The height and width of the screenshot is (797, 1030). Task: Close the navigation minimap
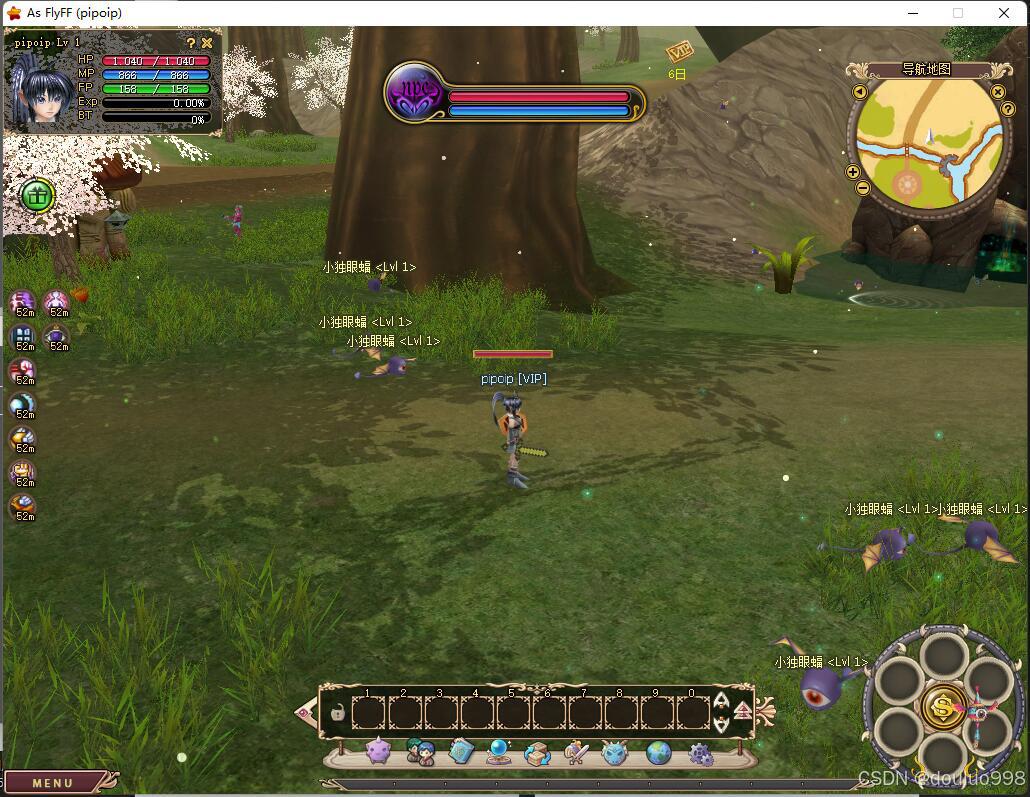pyautogui.click(x=997, y=92)
